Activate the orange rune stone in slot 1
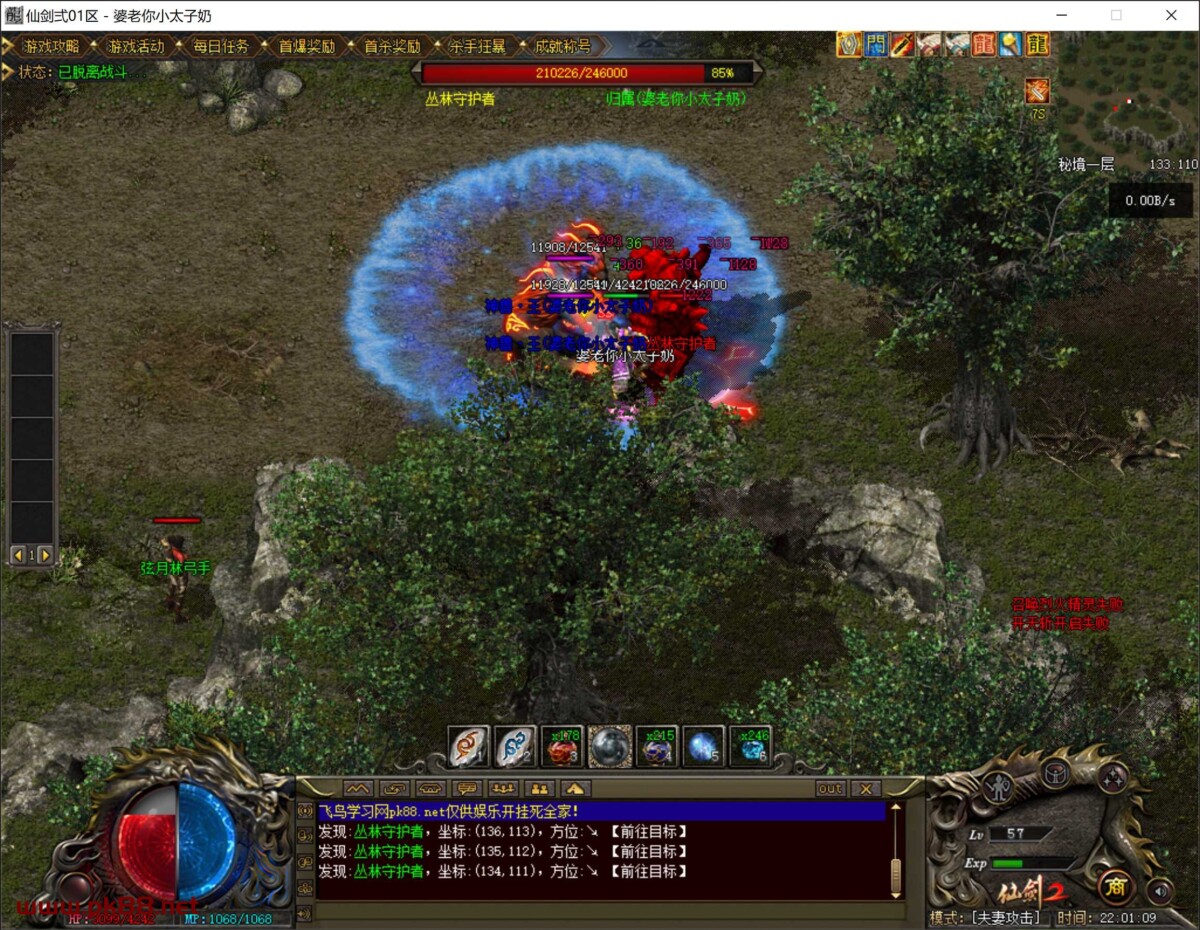The height and width of the screenshot is (930, 1200). pos(468,747)
